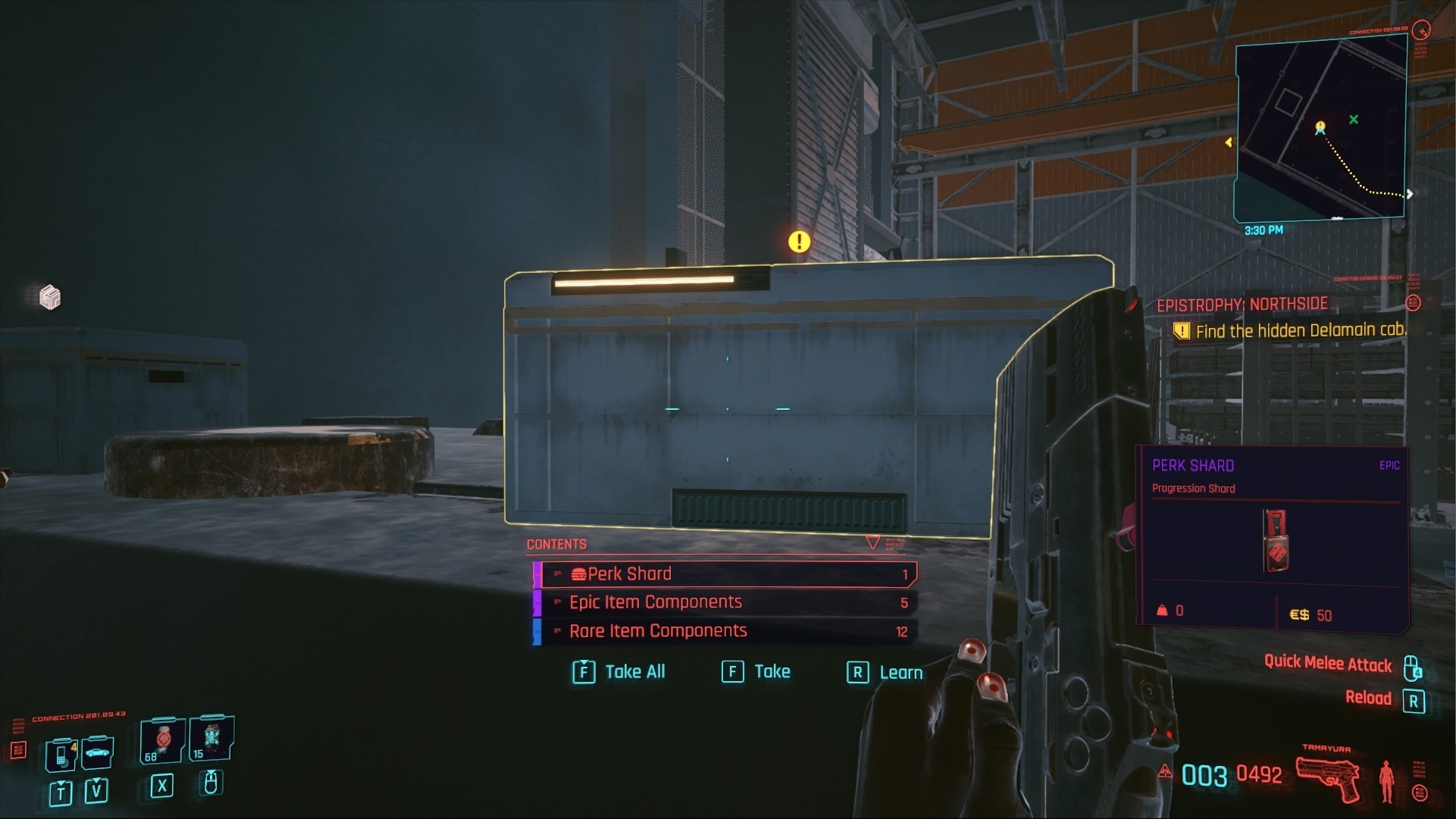Click the Reload R key icon
Image resolution: width=1456 pixels, height=819 pixels.
point(1414,700)
